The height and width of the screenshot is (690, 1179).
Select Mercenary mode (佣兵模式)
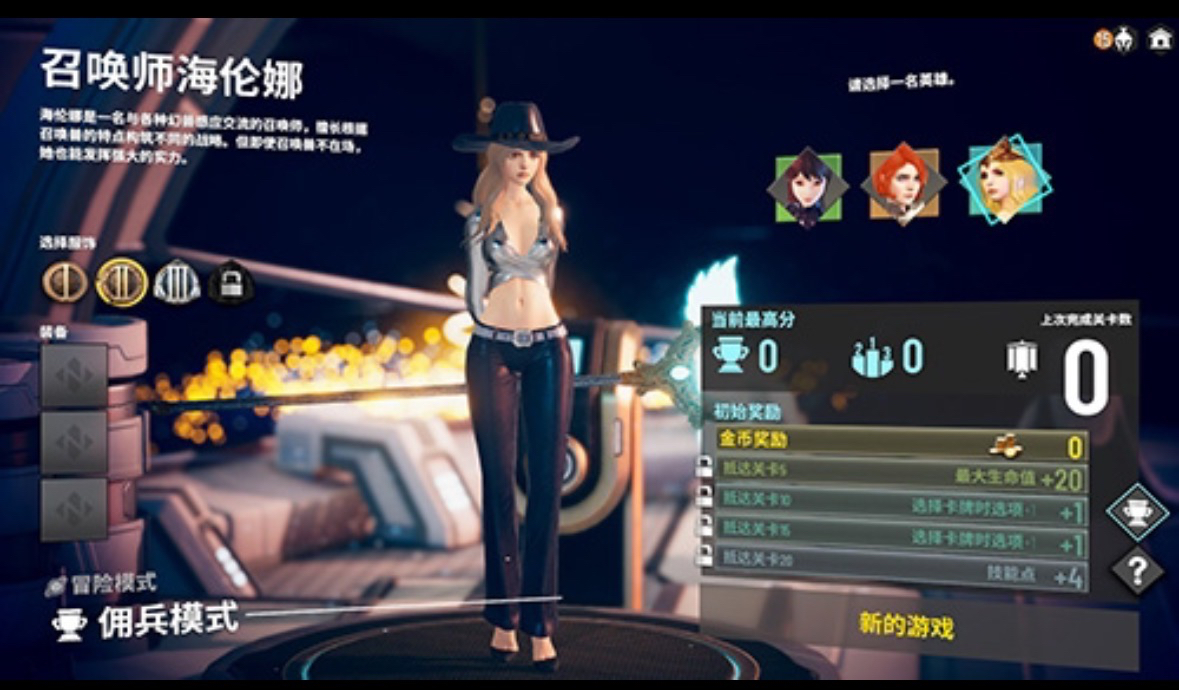coord(167,621)
